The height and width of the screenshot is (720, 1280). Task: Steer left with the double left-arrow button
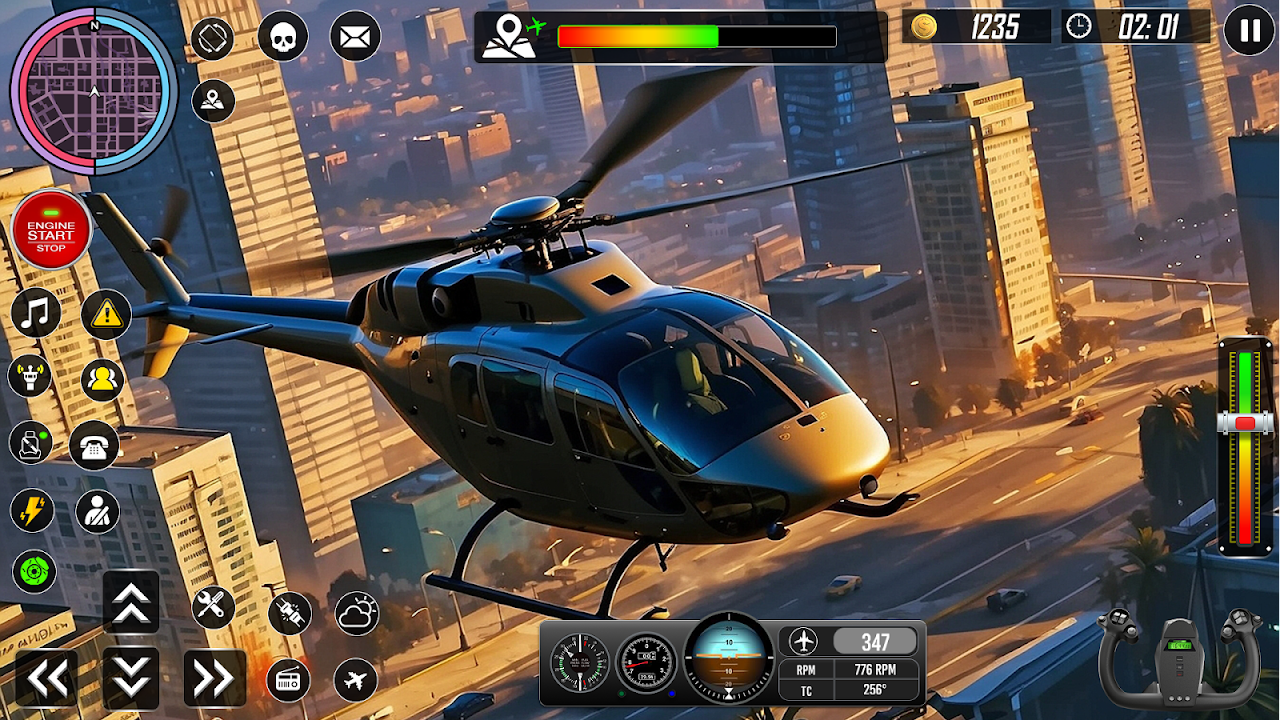pyautogui.click(x=46, y=678)
